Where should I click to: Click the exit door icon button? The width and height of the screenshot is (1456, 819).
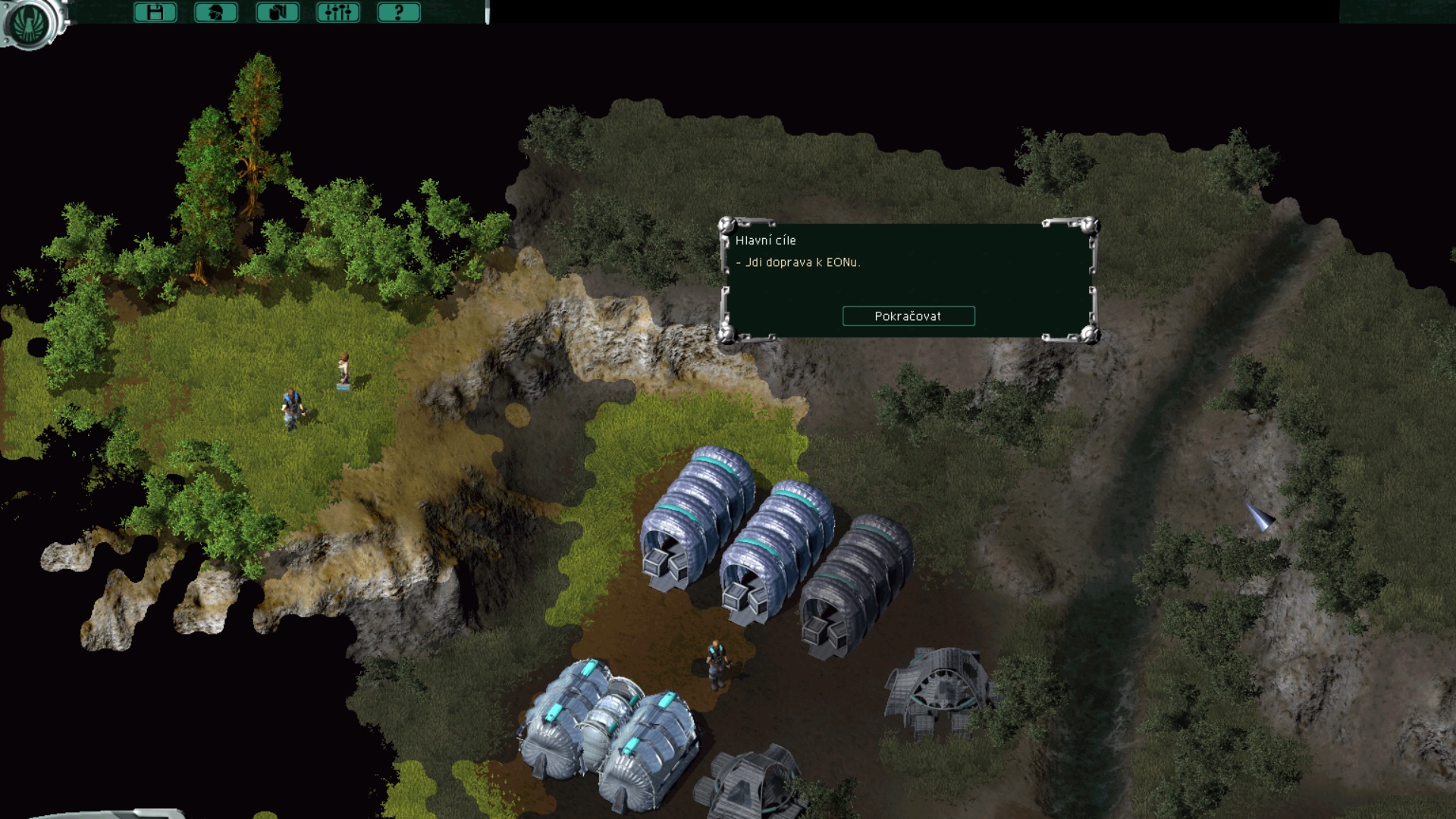(x=277, y=12)
